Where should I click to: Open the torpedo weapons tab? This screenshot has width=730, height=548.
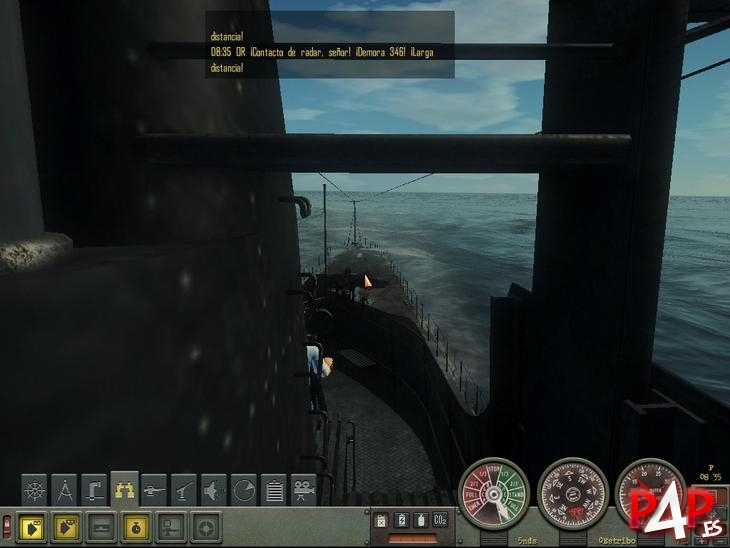tap(155, 490)
